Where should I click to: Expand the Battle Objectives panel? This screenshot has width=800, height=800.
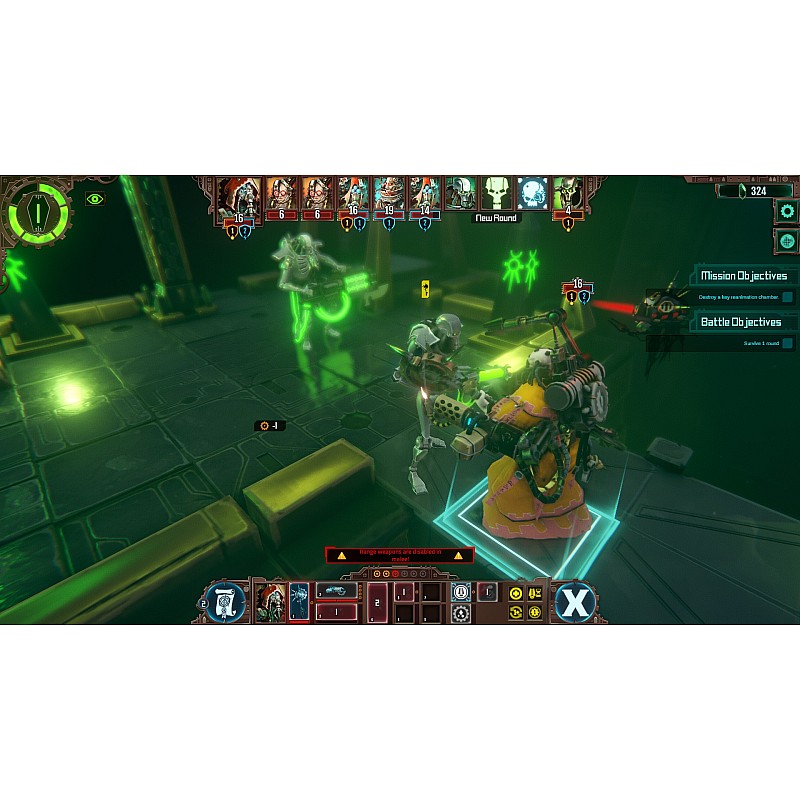click(743, 322)
